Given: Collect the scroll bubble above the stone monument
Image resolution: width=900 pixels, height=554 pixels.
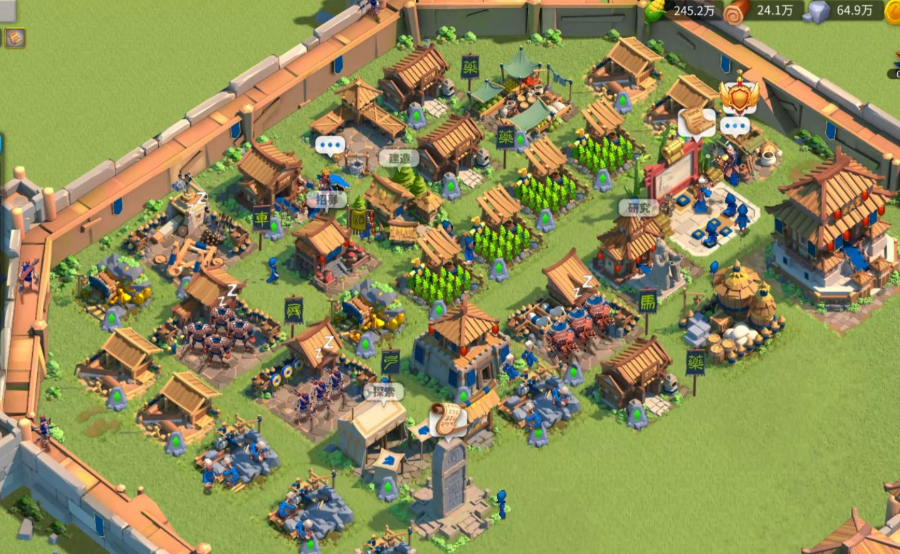Looking at the screenshot, I should 447,417.
